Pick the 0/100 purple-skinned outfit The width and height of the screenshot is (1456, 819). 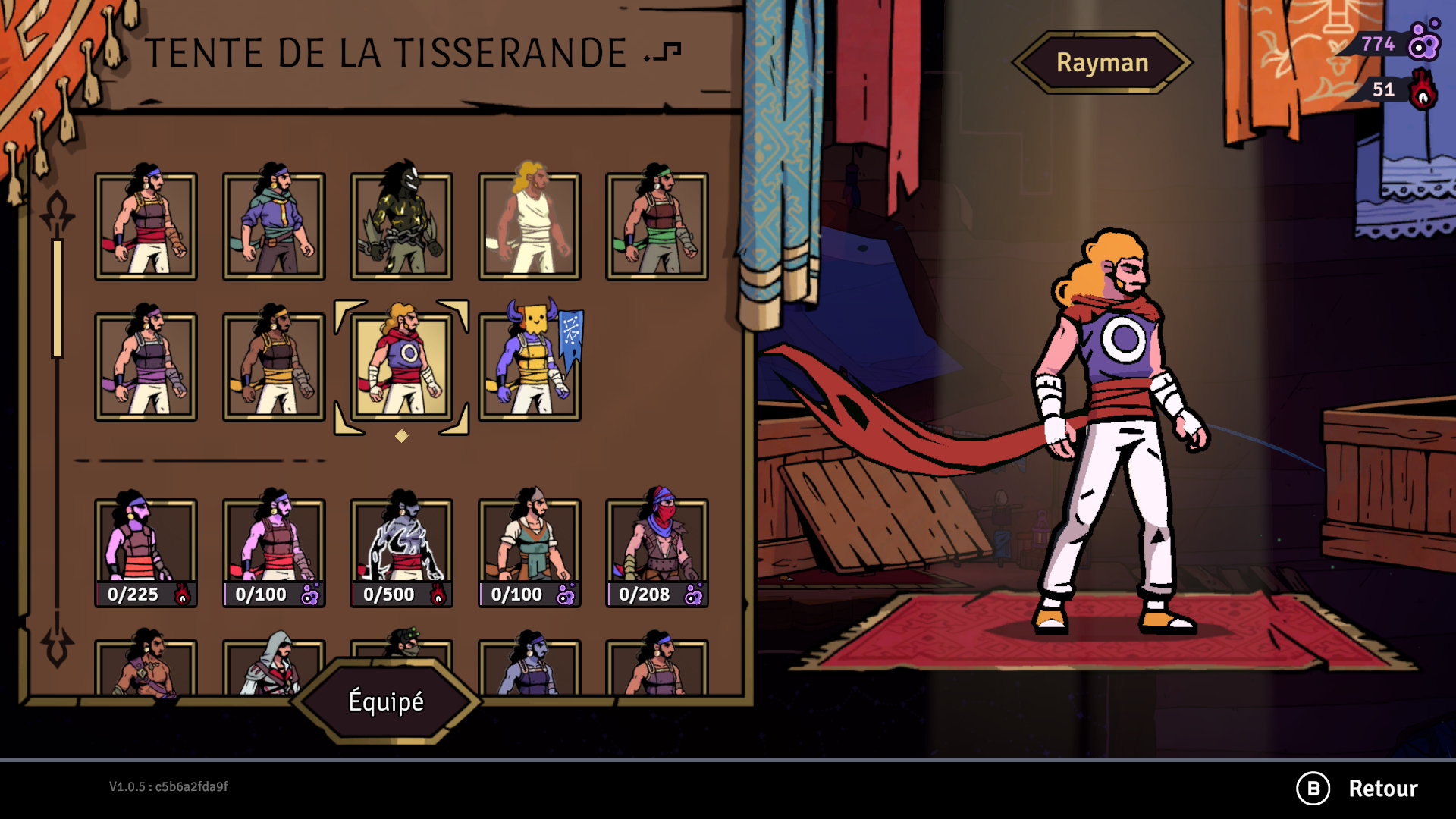point(274,552)
